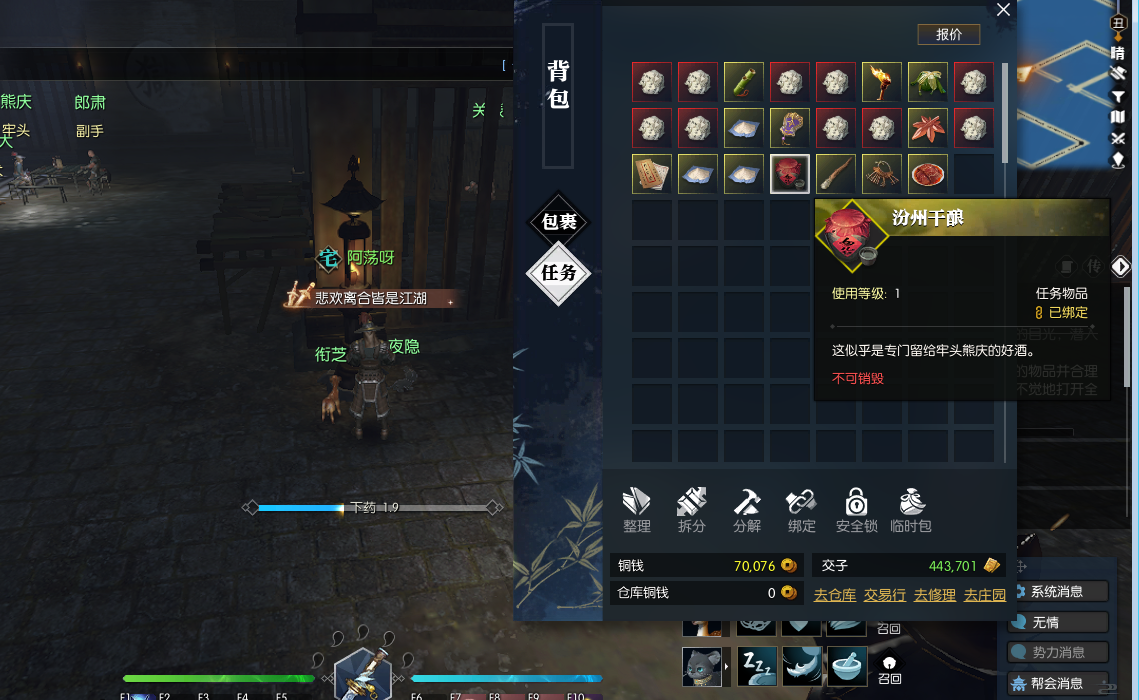Close the backpack window
Viewport: 1139px width, 700px height.
tap(1003, 11)
